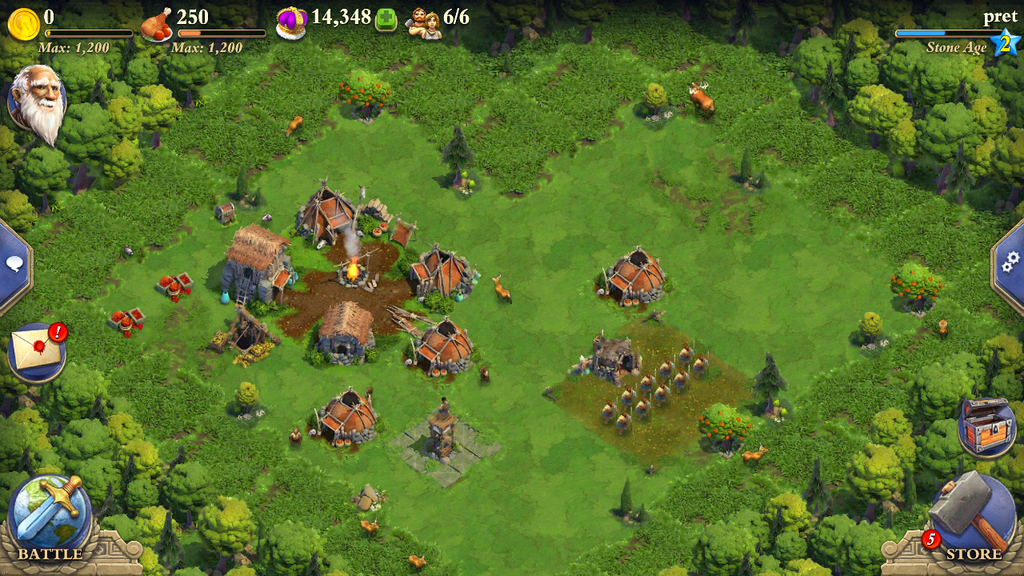
Task: Click the purple crown currency icon
Action: (x=291, y=22)
